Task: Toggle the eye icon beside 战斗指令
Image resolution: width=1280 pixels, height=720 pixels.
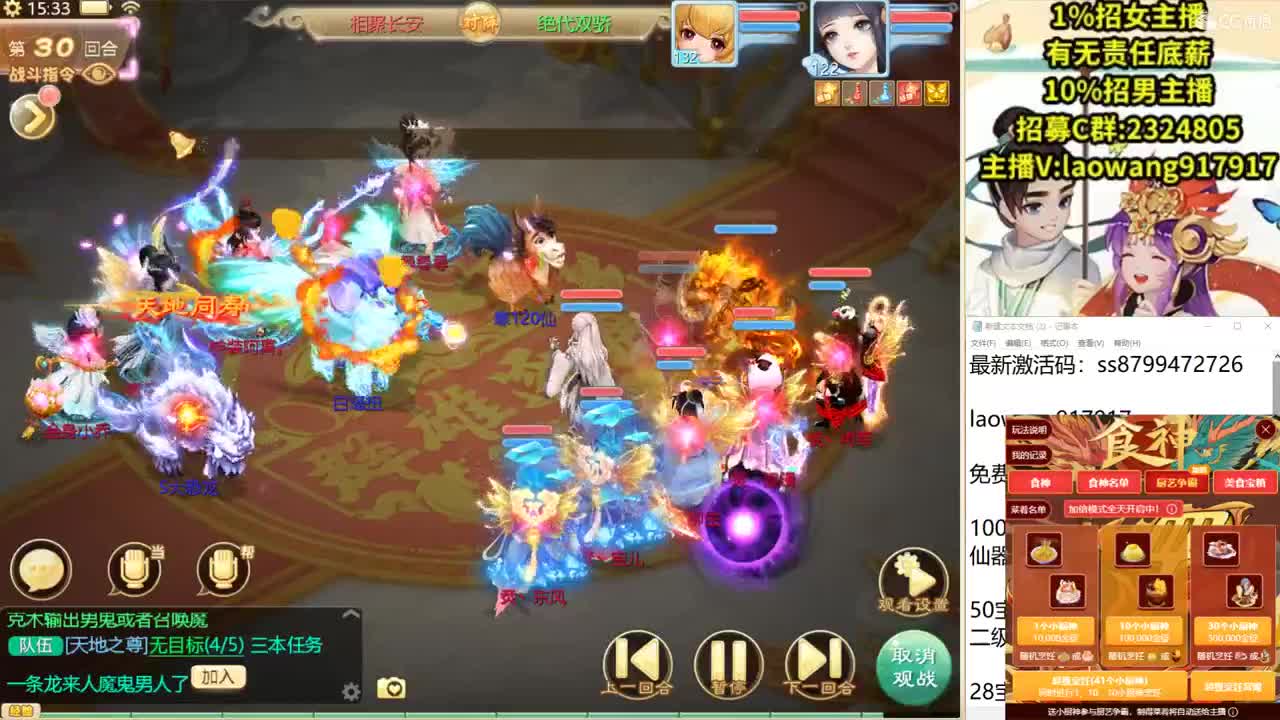Action: (x=97, y=73)
